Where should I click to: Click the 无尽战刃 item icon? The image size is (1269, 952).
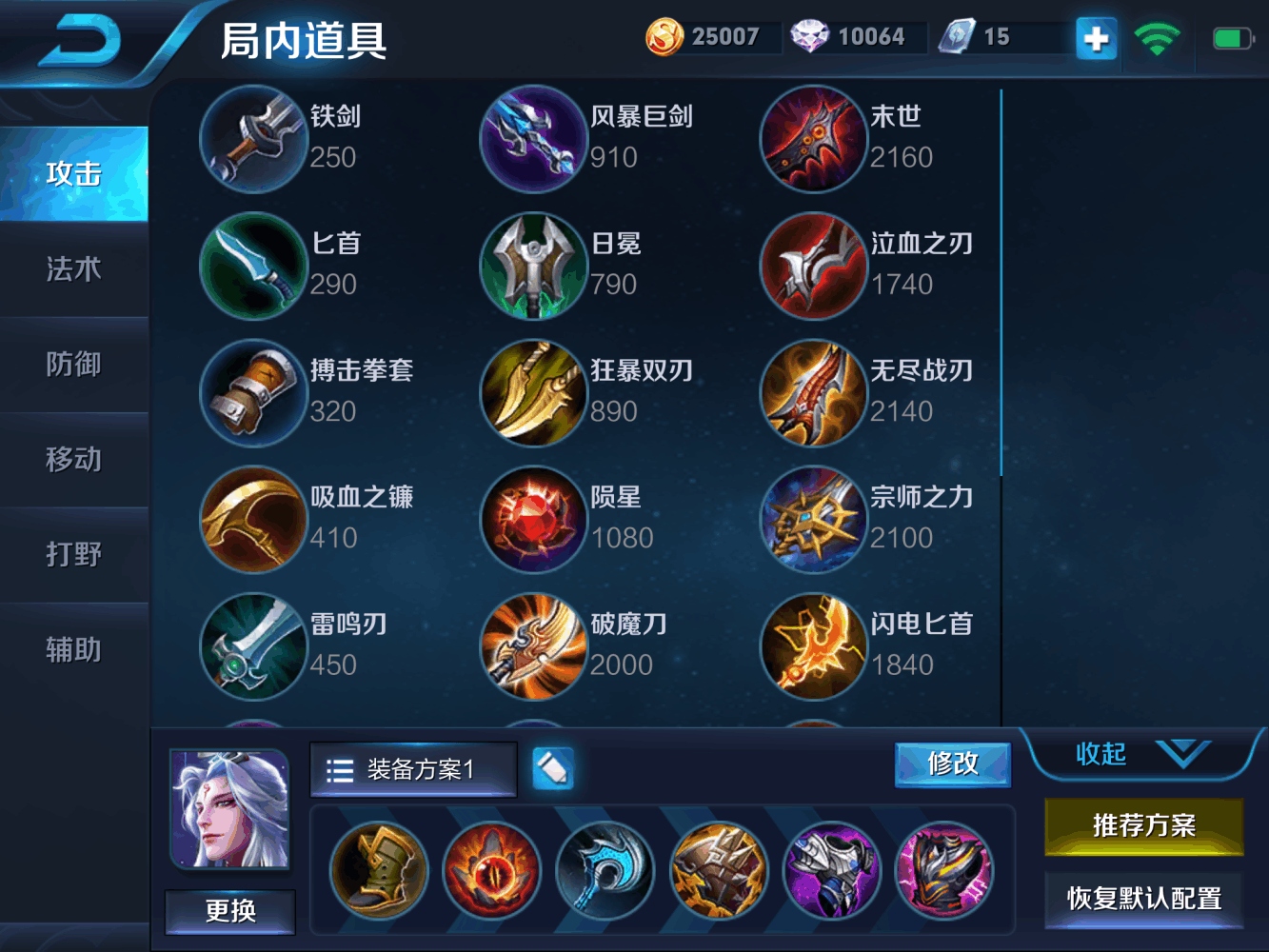814,393
